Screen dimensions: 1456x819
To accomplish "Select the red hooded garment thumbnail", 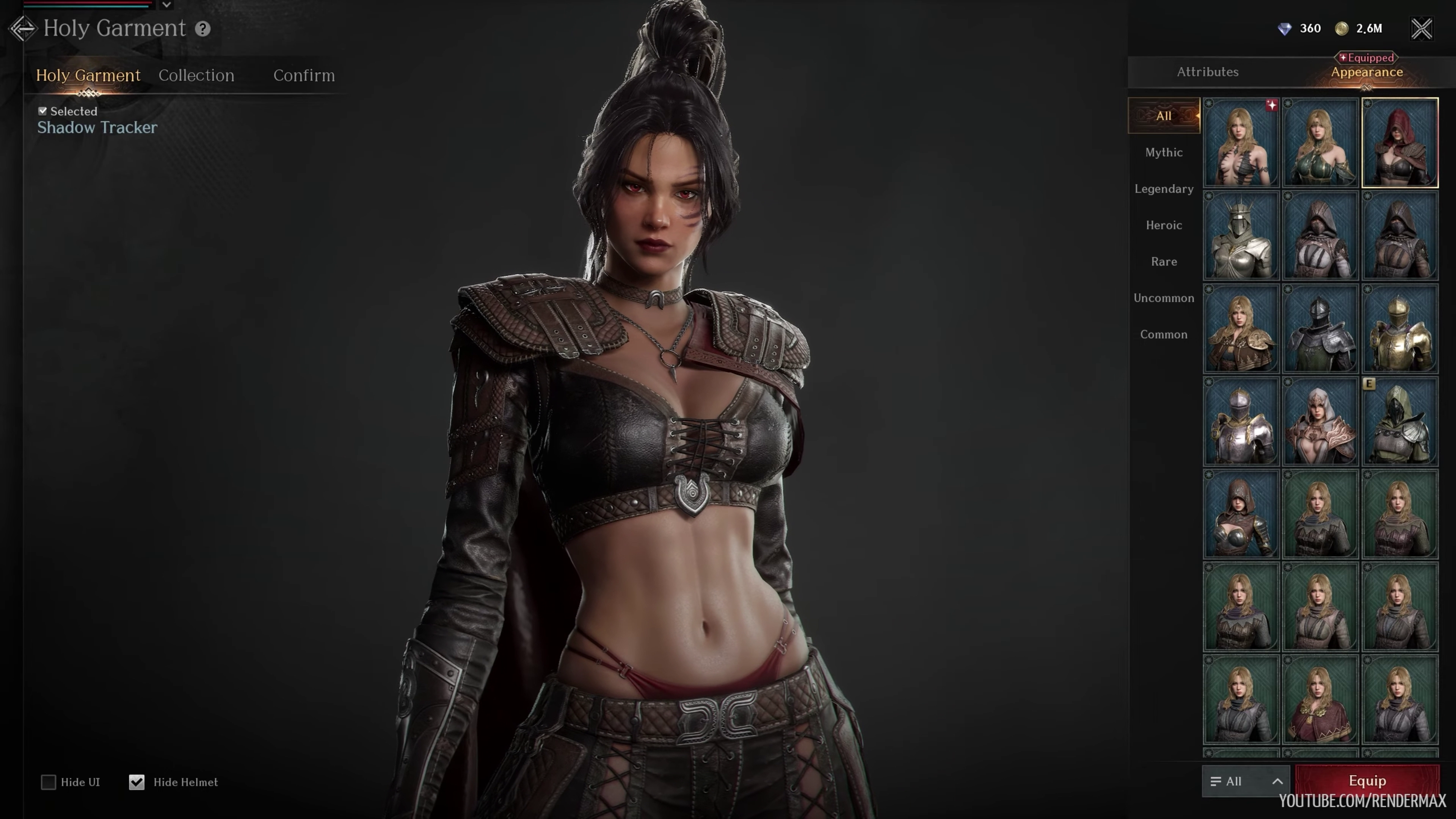I will point(1400,143).
